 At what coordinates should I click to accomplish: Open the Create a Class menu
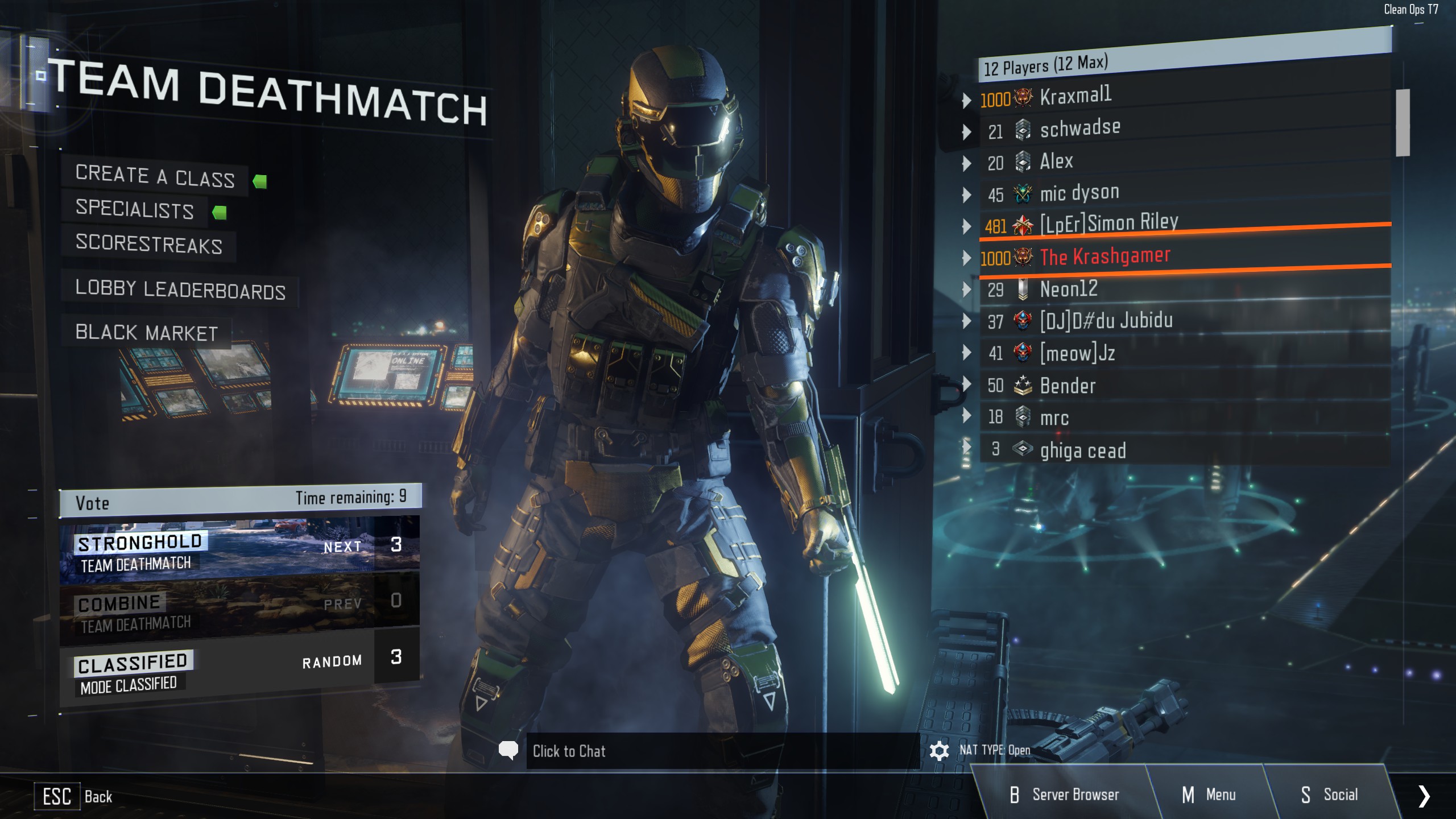155,176
